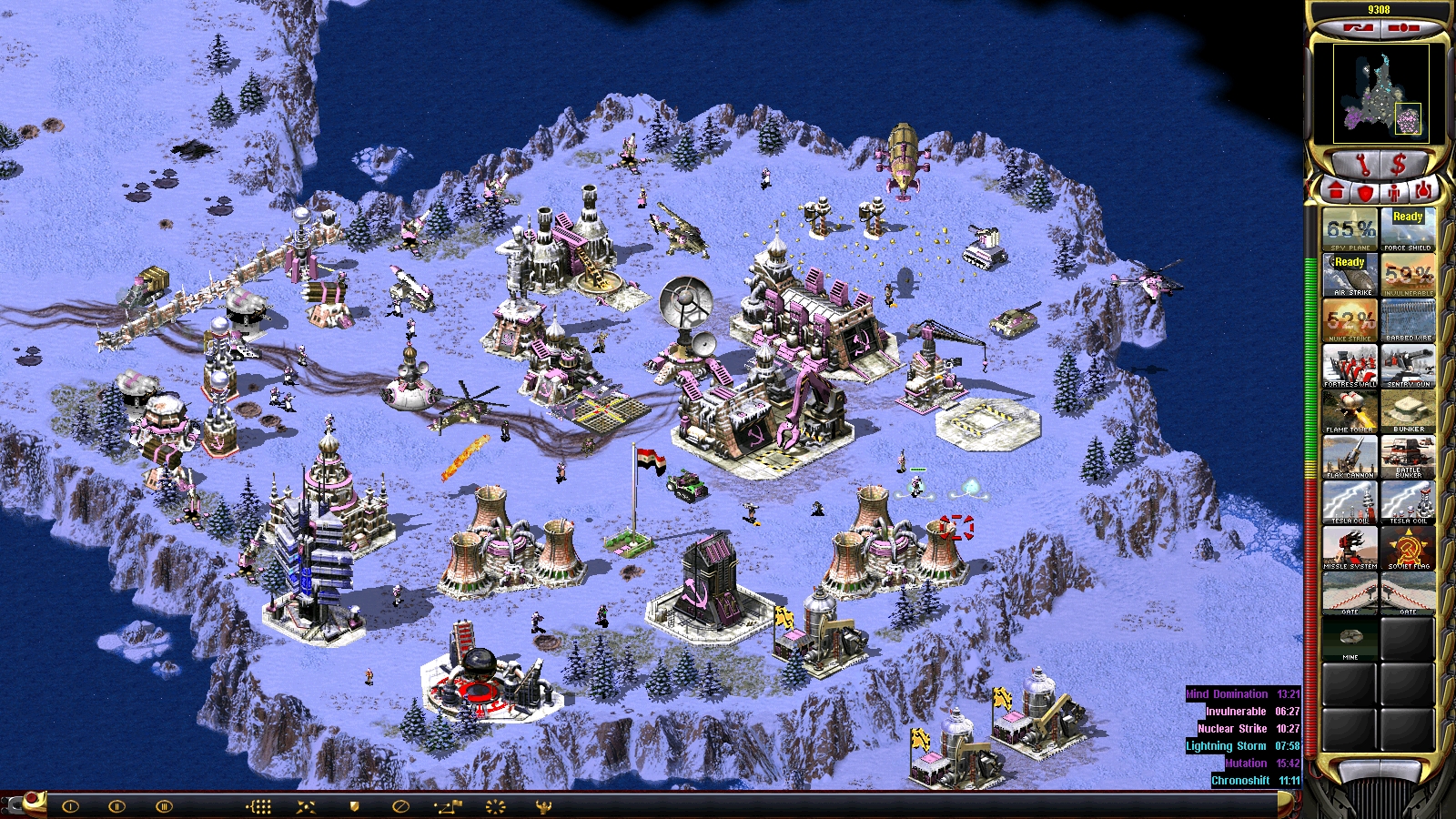The height and width of the screenshot is (819, 1456).
Task: Launch the ready Force Shield
Action: pos(1407,227)
